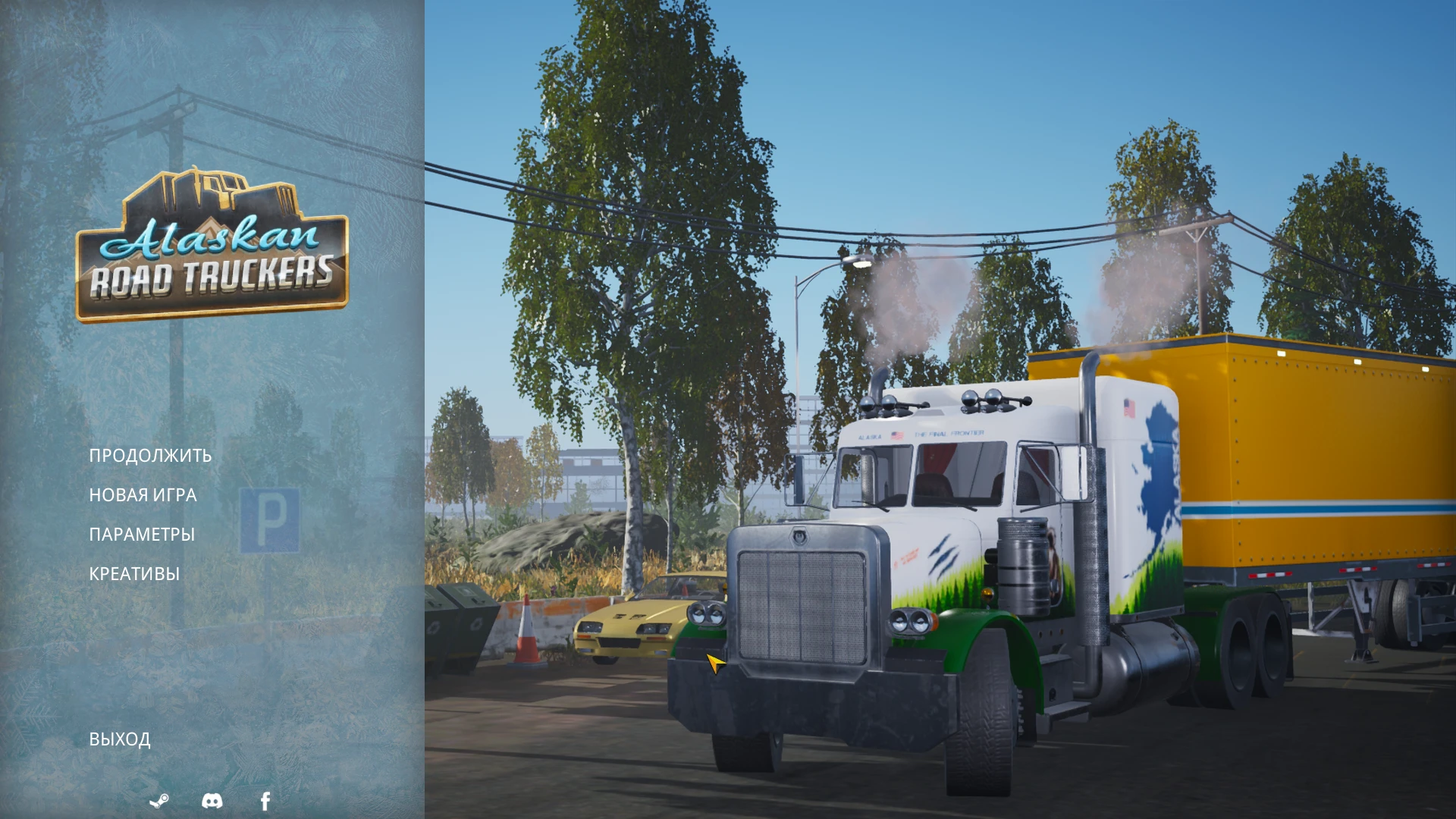Visit the game's Facebook page icon
Screen dimensions: 1456x819
pyautogui.click(x=265, y=801)
